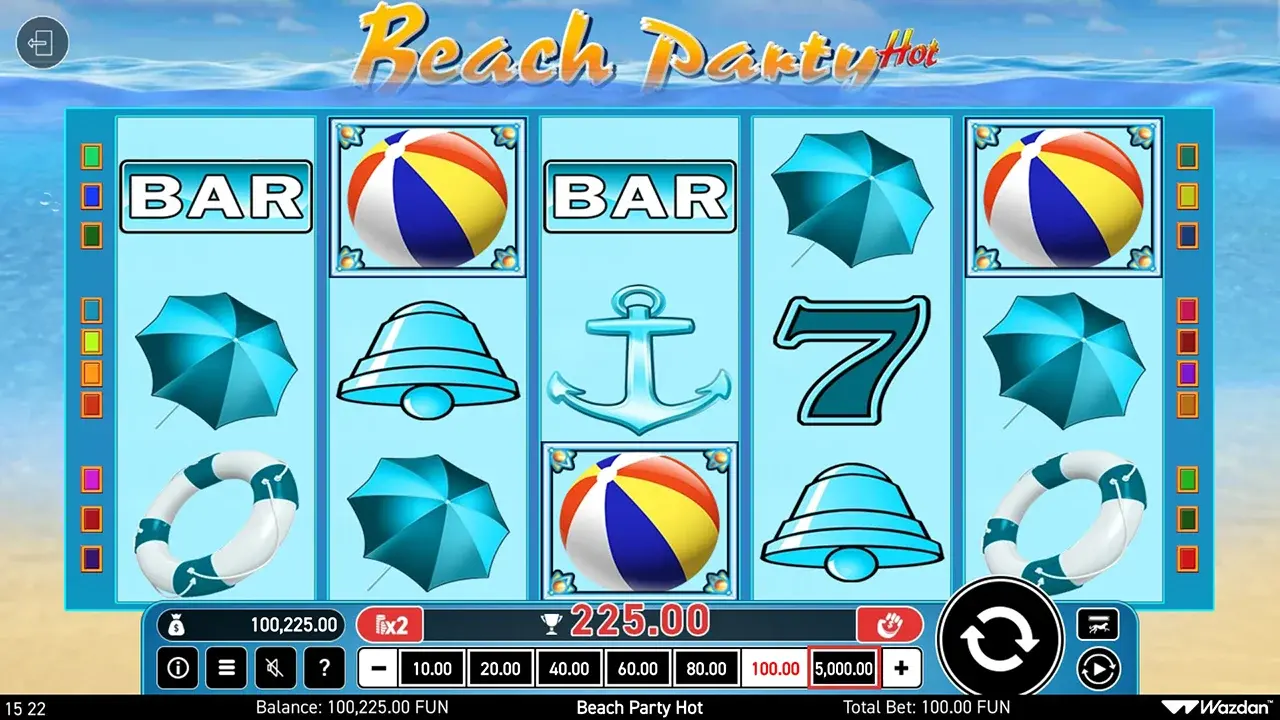Set the bet to 5,000.00
The width and height of the screenshot is (1280, 720).
(844, 668)
